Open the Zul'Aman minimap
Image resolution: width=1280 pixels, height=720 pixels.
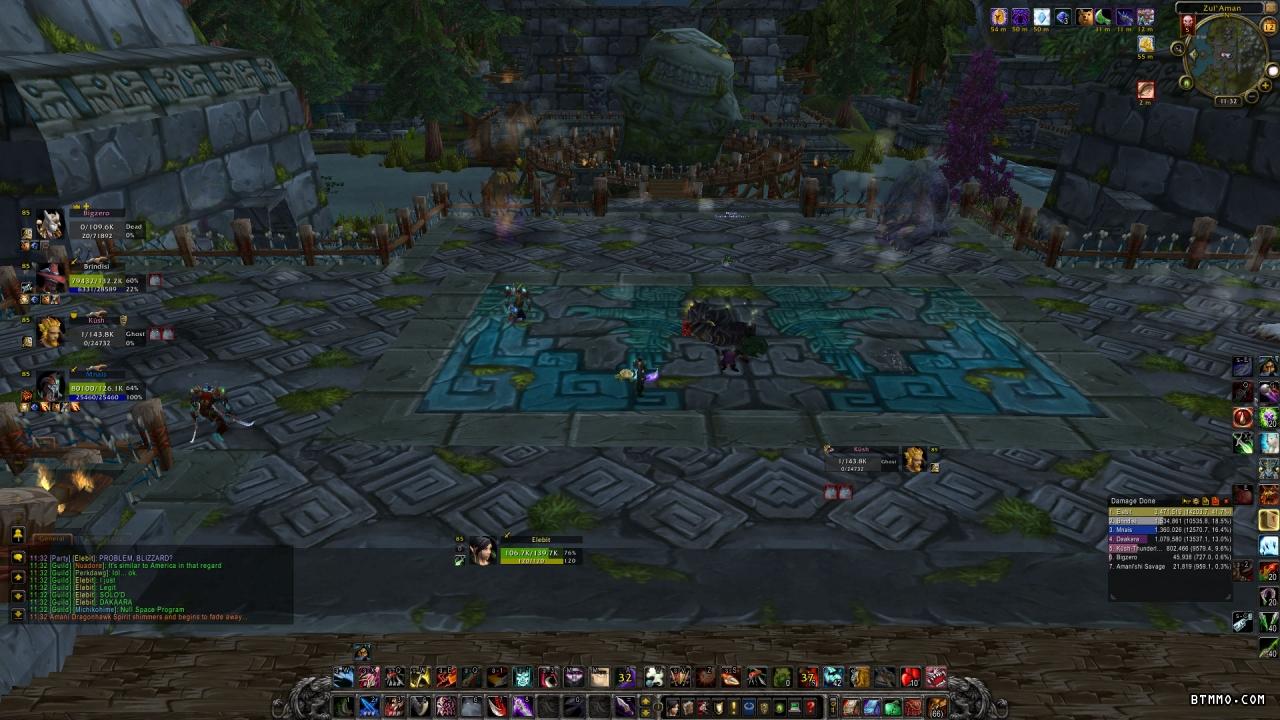click(x=1227, y=56)
